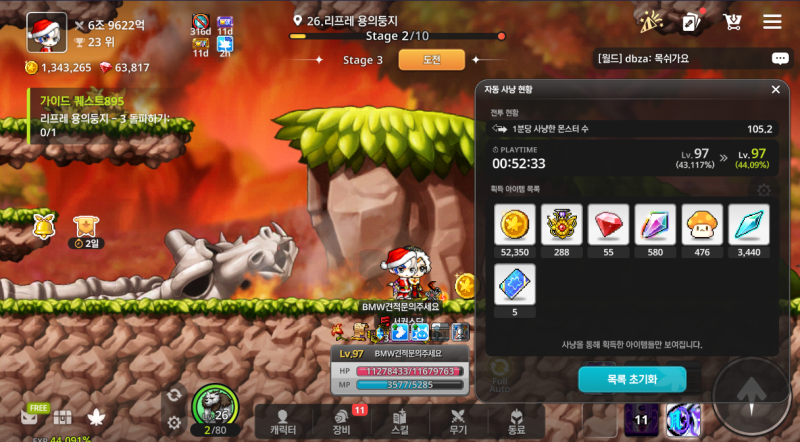Reset the acquired item list
800x442 pixels.
(632, 380)
